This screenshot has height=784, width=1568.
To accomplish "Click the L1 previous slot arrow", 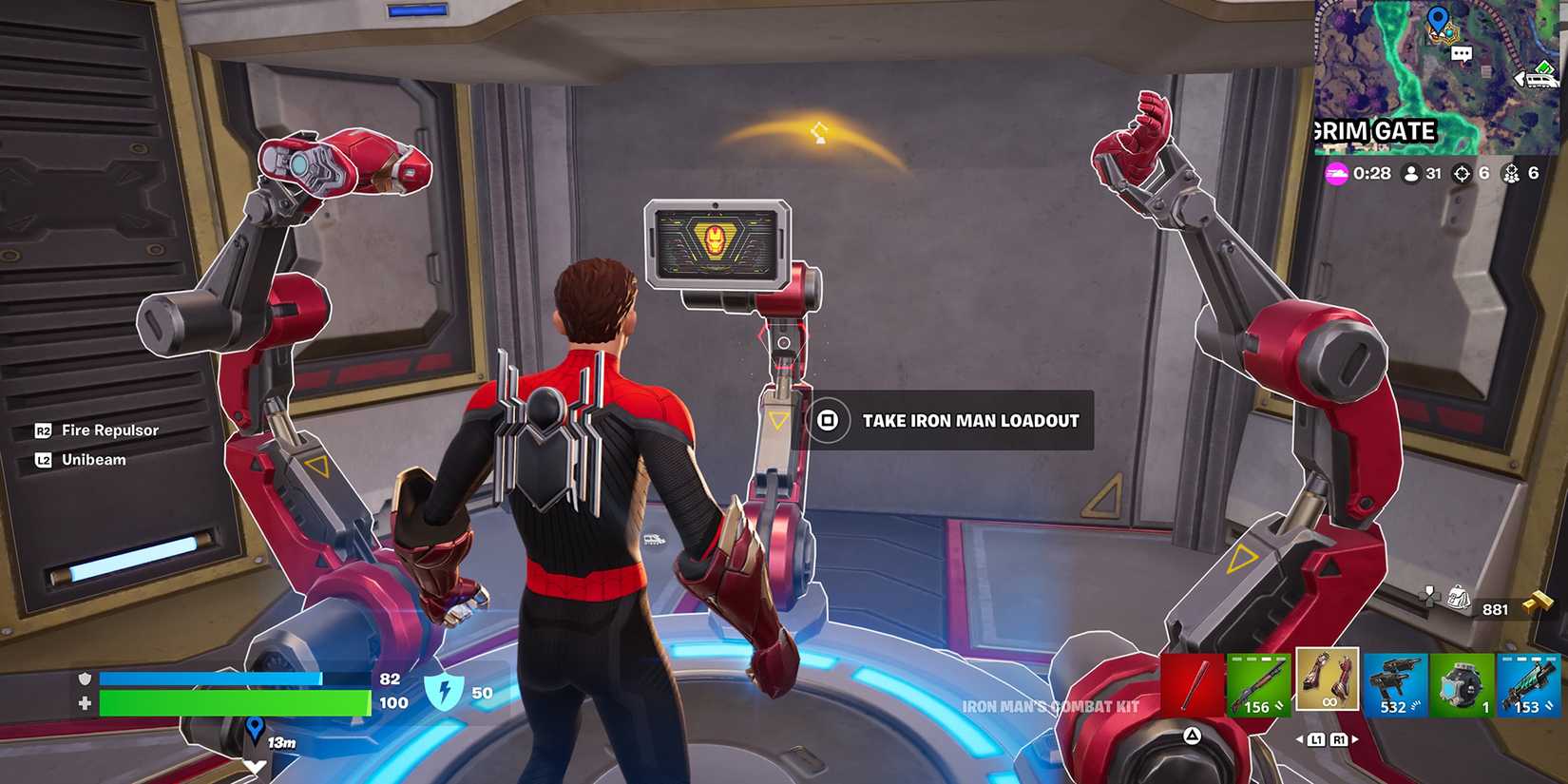I will pos(1316,739).
